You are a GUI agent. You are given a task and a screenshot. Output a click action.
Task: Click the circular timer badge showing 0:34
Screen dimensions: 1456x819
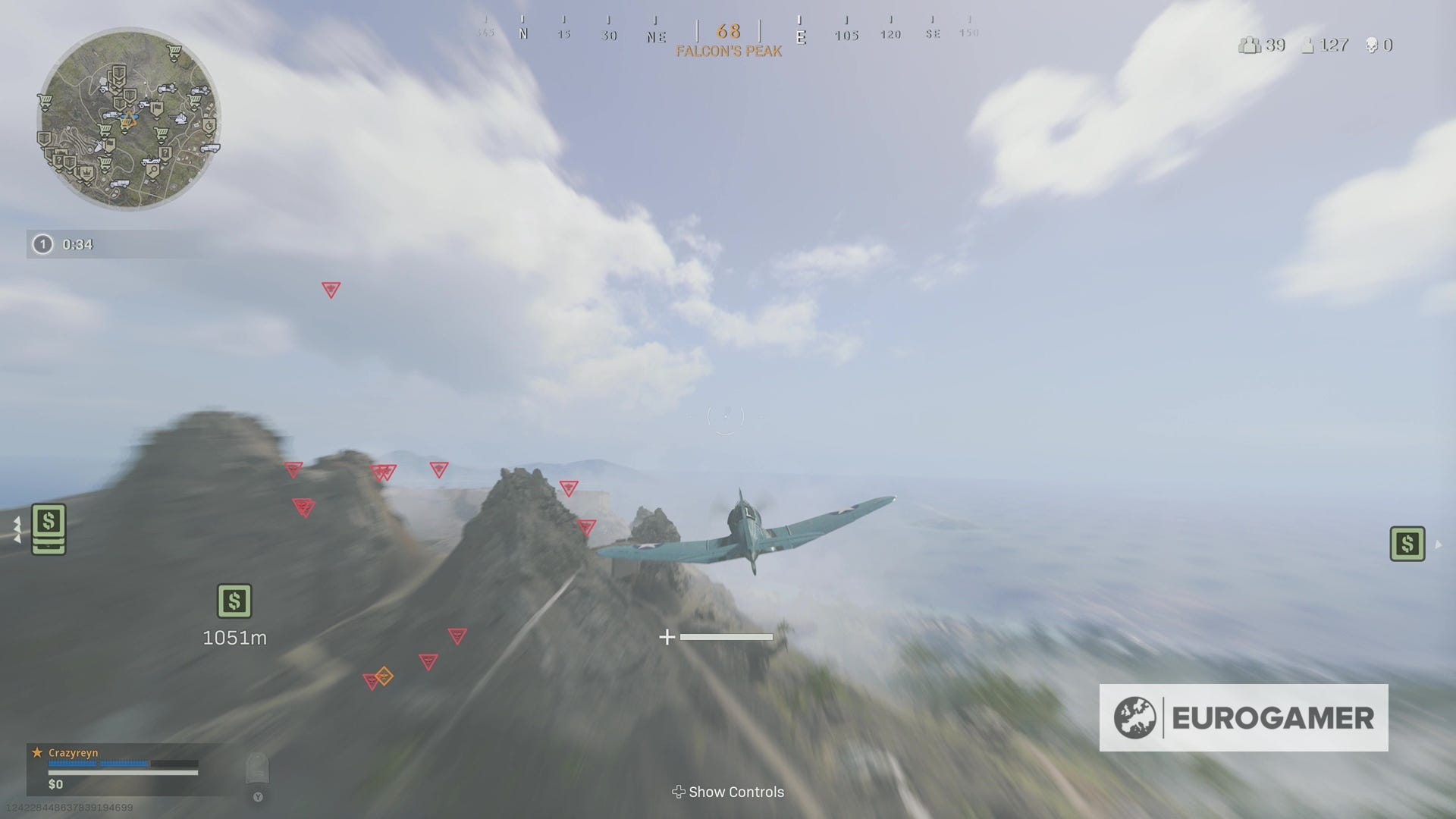tap(42, 244)
